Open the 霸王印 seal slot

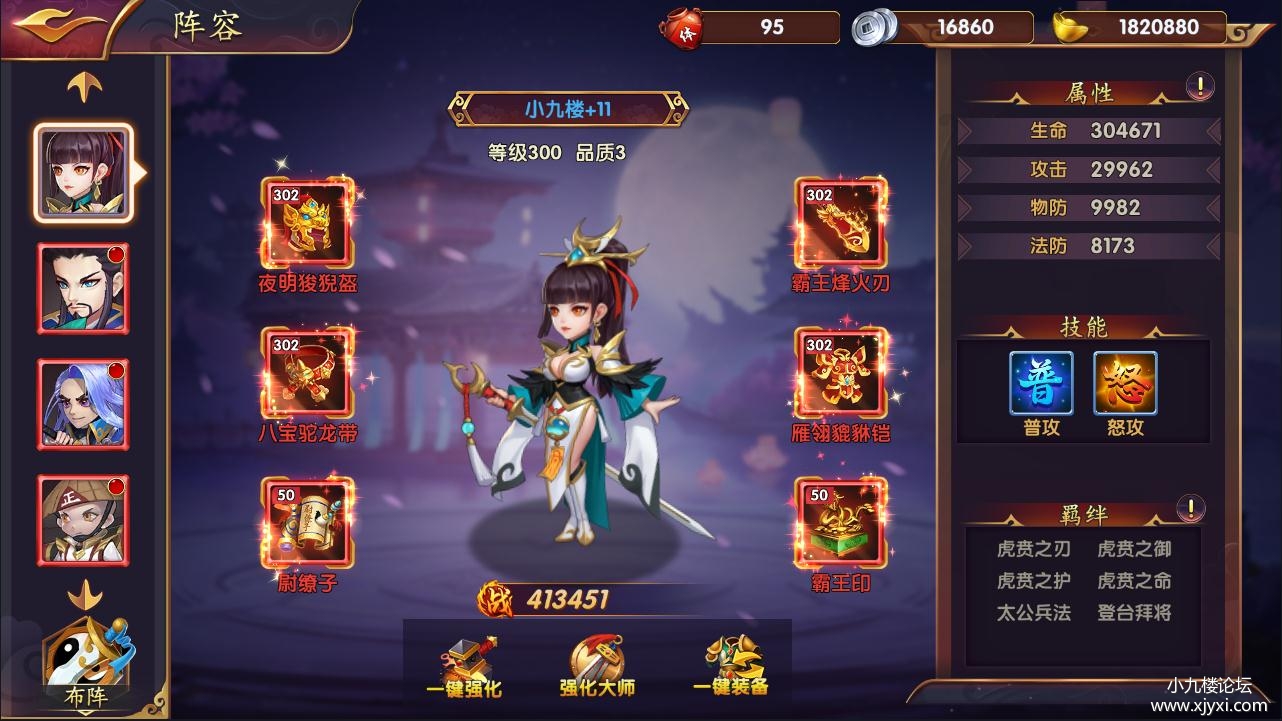pos(840,522)
